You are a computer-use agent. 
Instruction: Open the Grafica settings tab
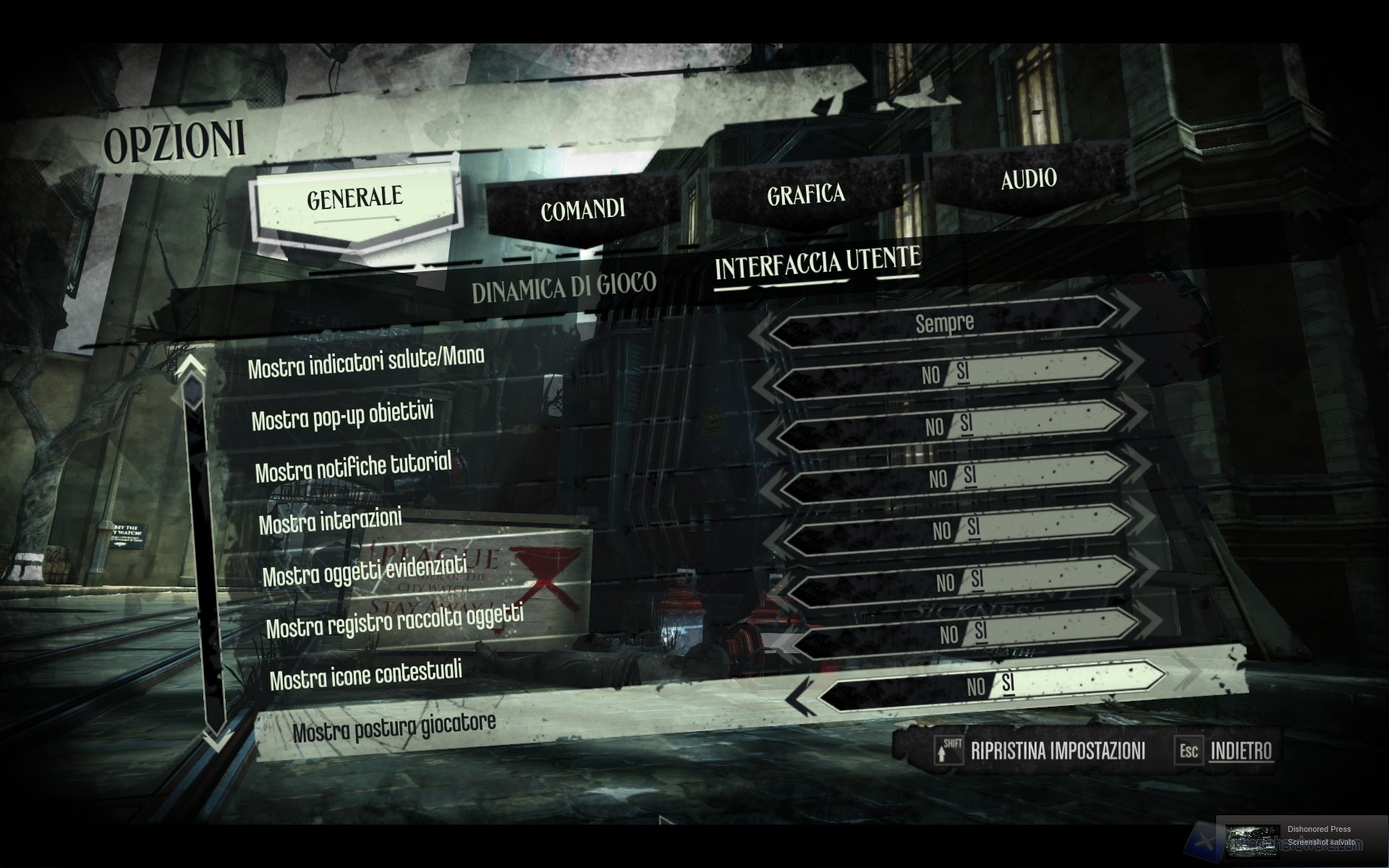805,194
